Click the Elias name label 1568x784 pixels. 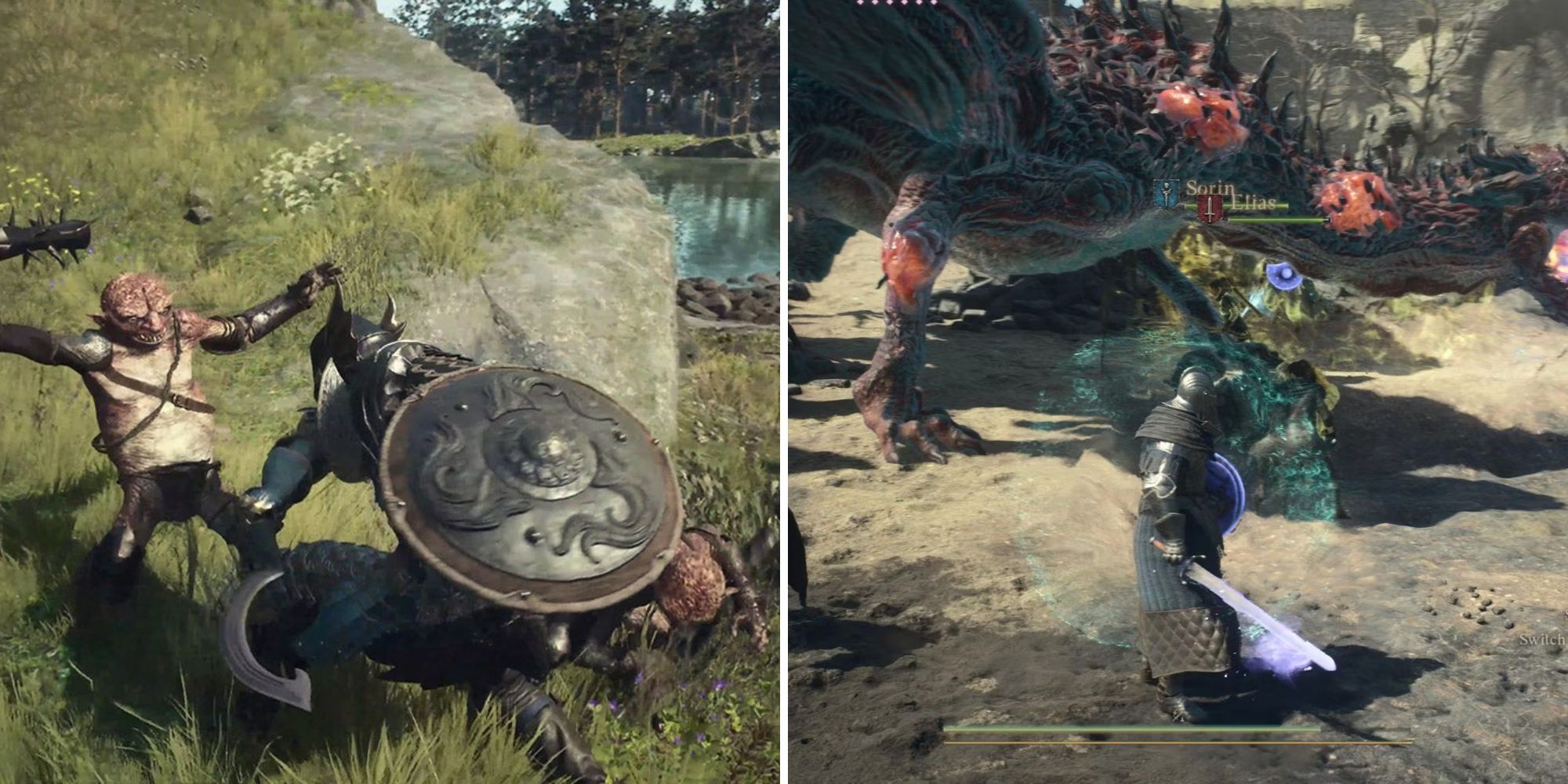click(1252, 202)
